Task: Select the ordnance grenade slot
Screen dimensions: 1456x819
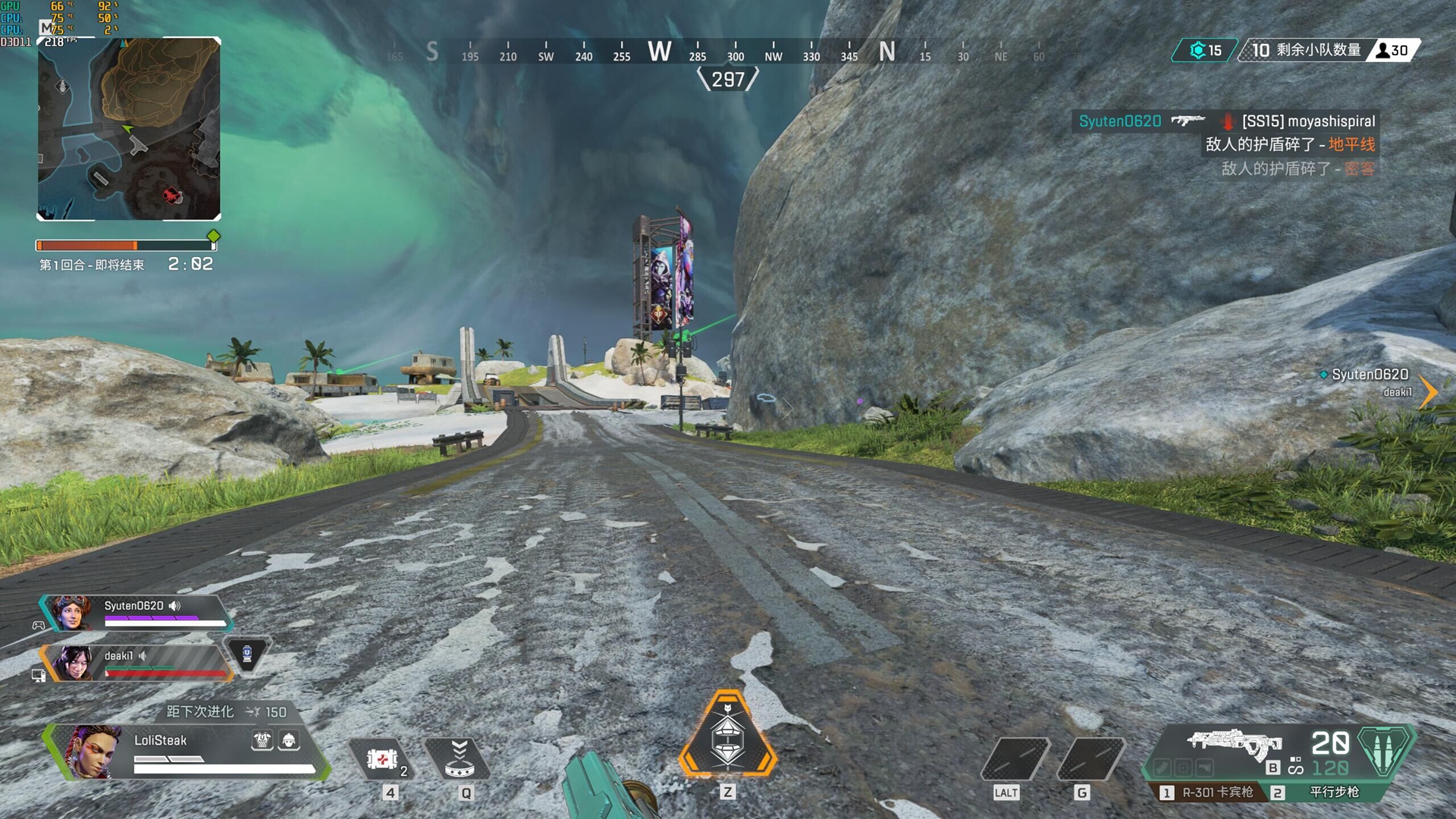Action: (1090, 759)
